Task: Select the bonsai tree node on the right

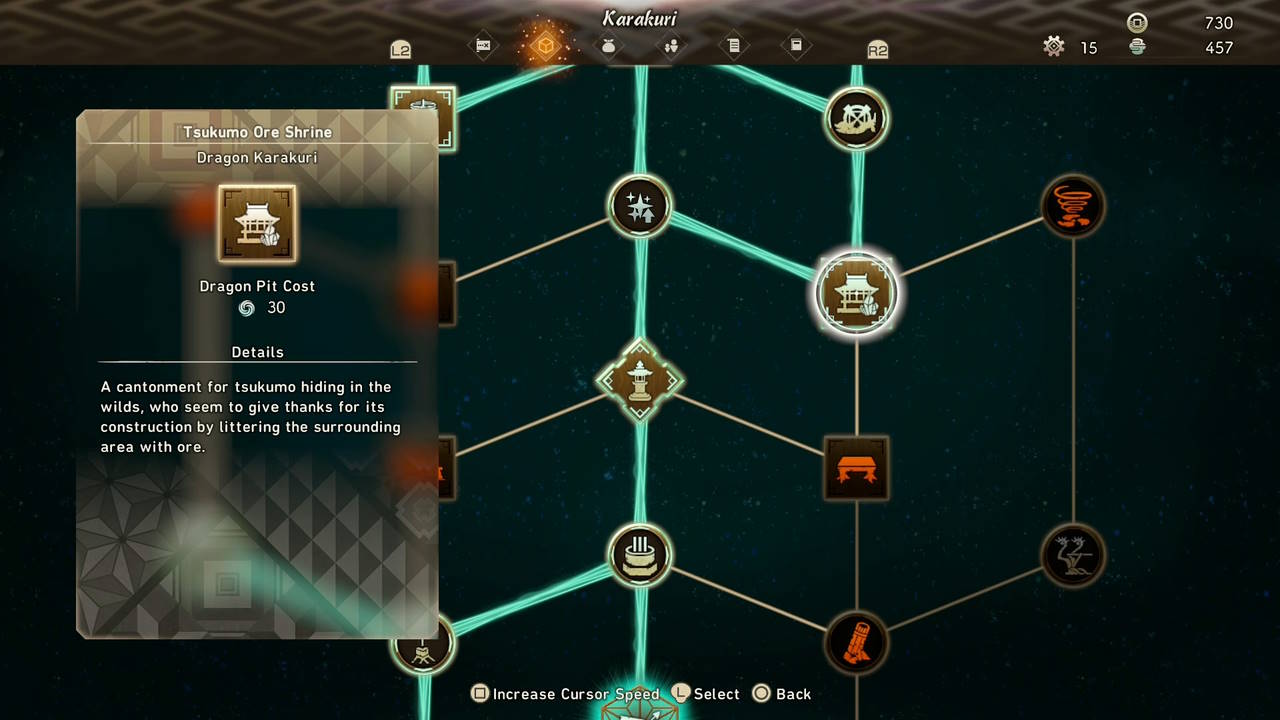Action: [x=1073, y=556]
